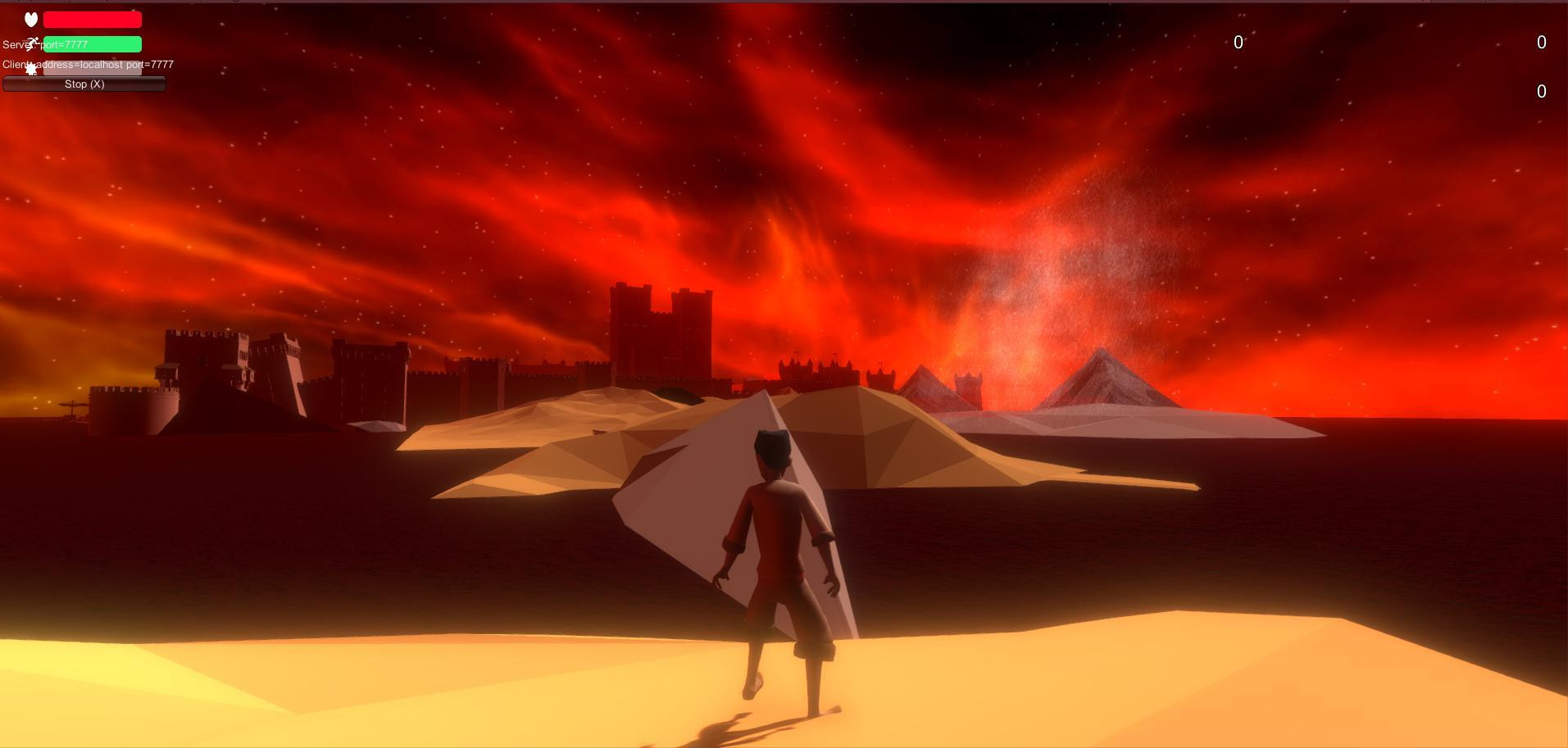Screen dimensions: 1568x748
Task: Click the heart health icon
Action: pyautogui.click(x=31, y=19)
